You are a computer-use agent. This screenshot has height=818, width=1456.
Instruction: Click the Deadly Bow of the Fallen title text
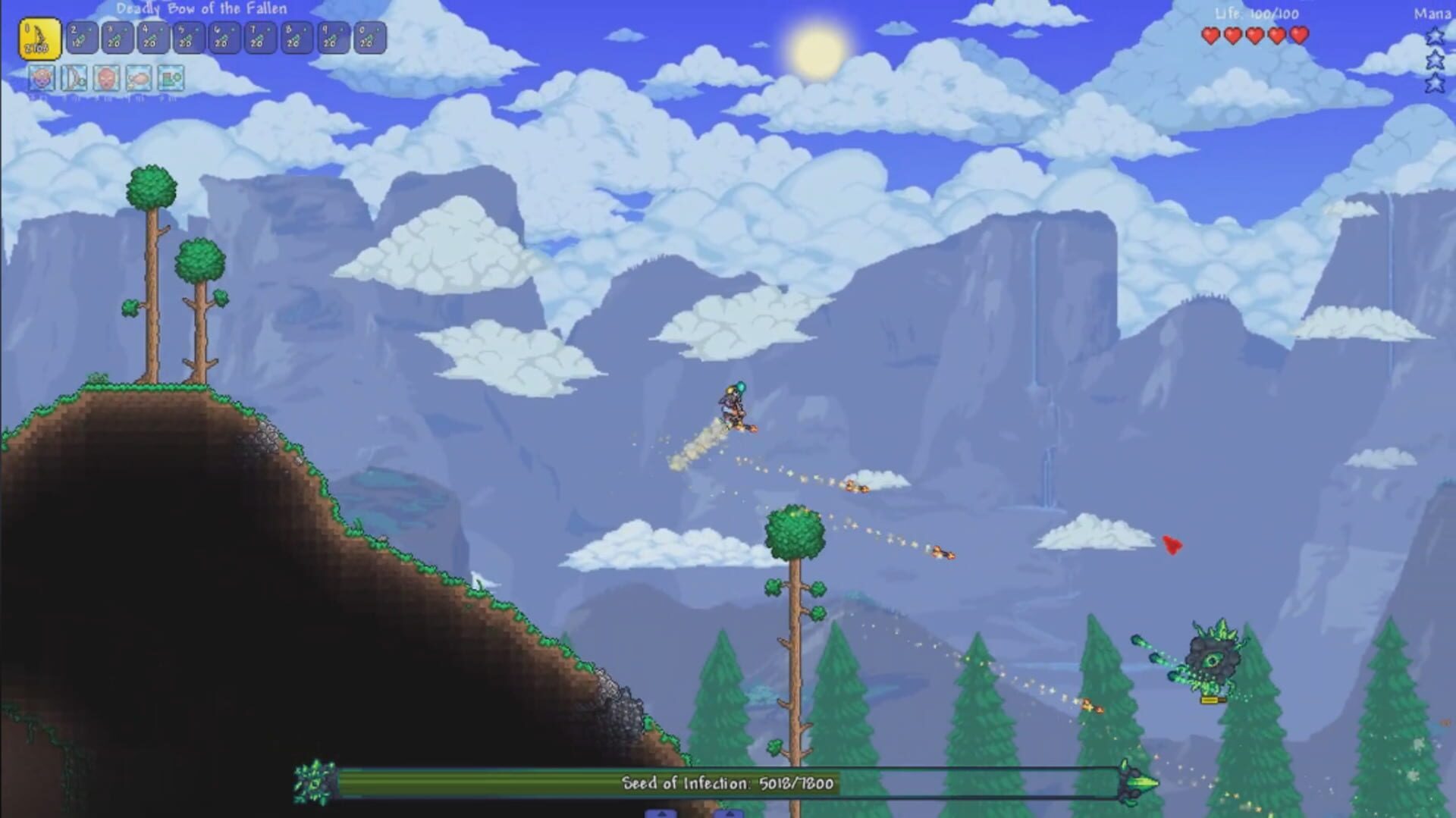tap(203, 8)
